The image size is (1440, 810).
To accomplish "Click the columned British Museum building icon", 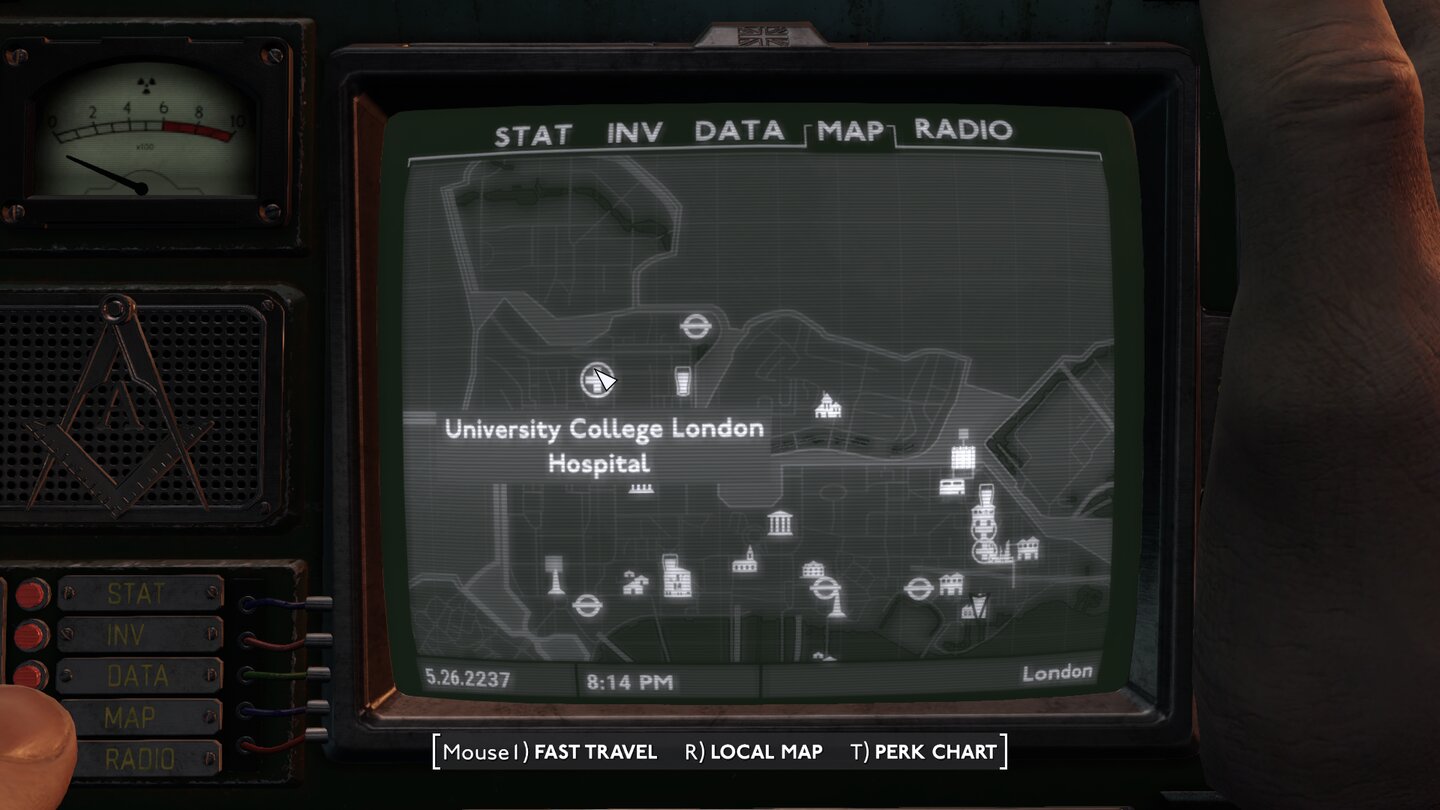I will (780, 522).
